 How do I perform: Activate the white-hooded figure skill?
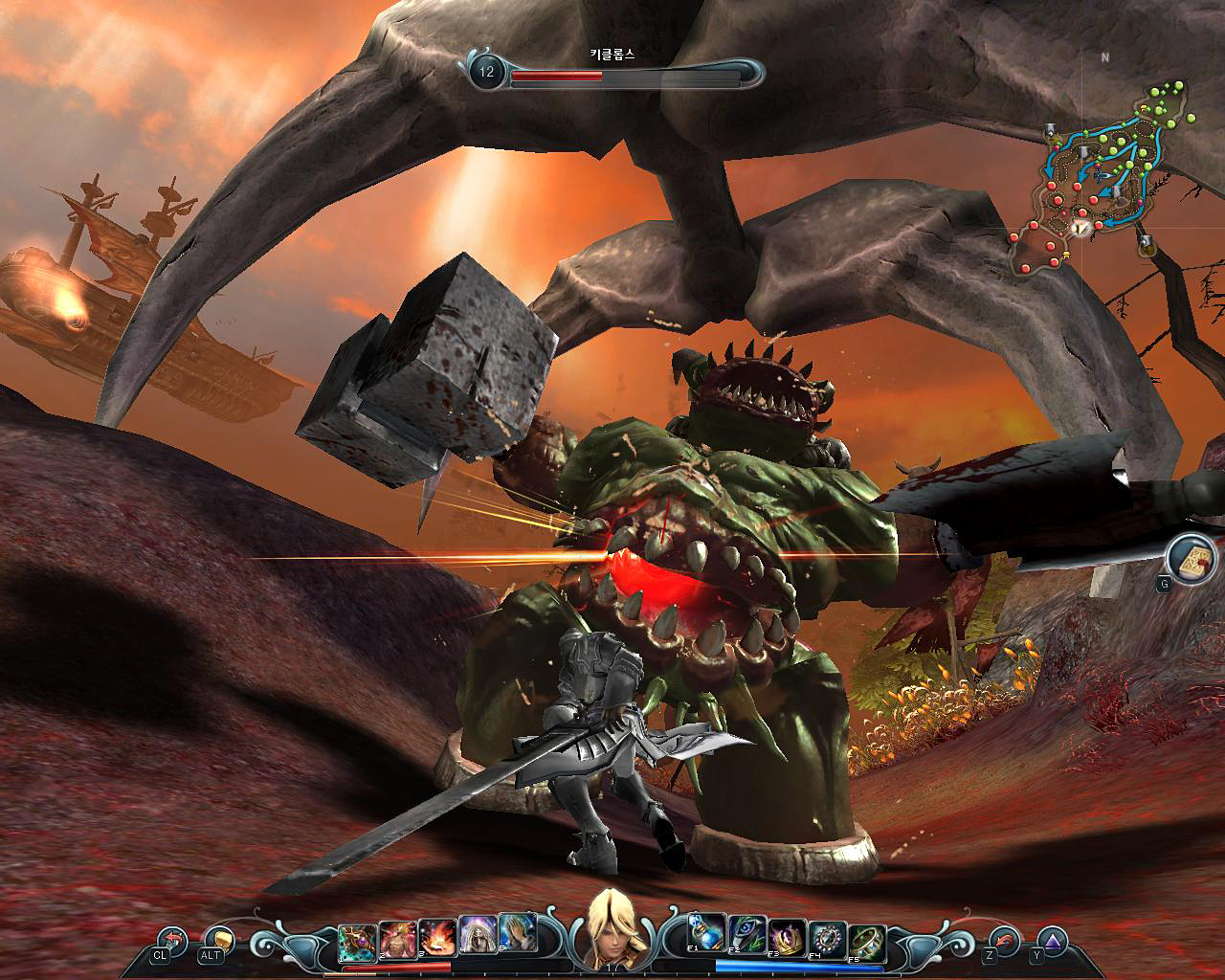tap(478, 941)
